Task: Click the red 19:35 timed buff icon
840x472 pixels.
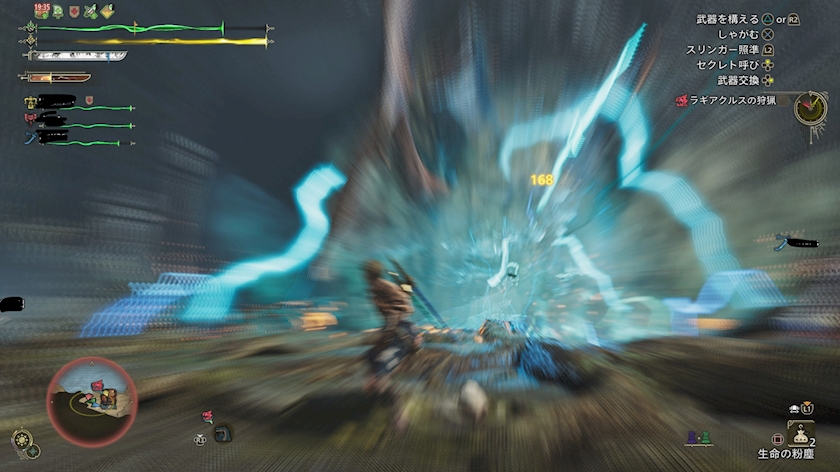Action: (41, 11)
